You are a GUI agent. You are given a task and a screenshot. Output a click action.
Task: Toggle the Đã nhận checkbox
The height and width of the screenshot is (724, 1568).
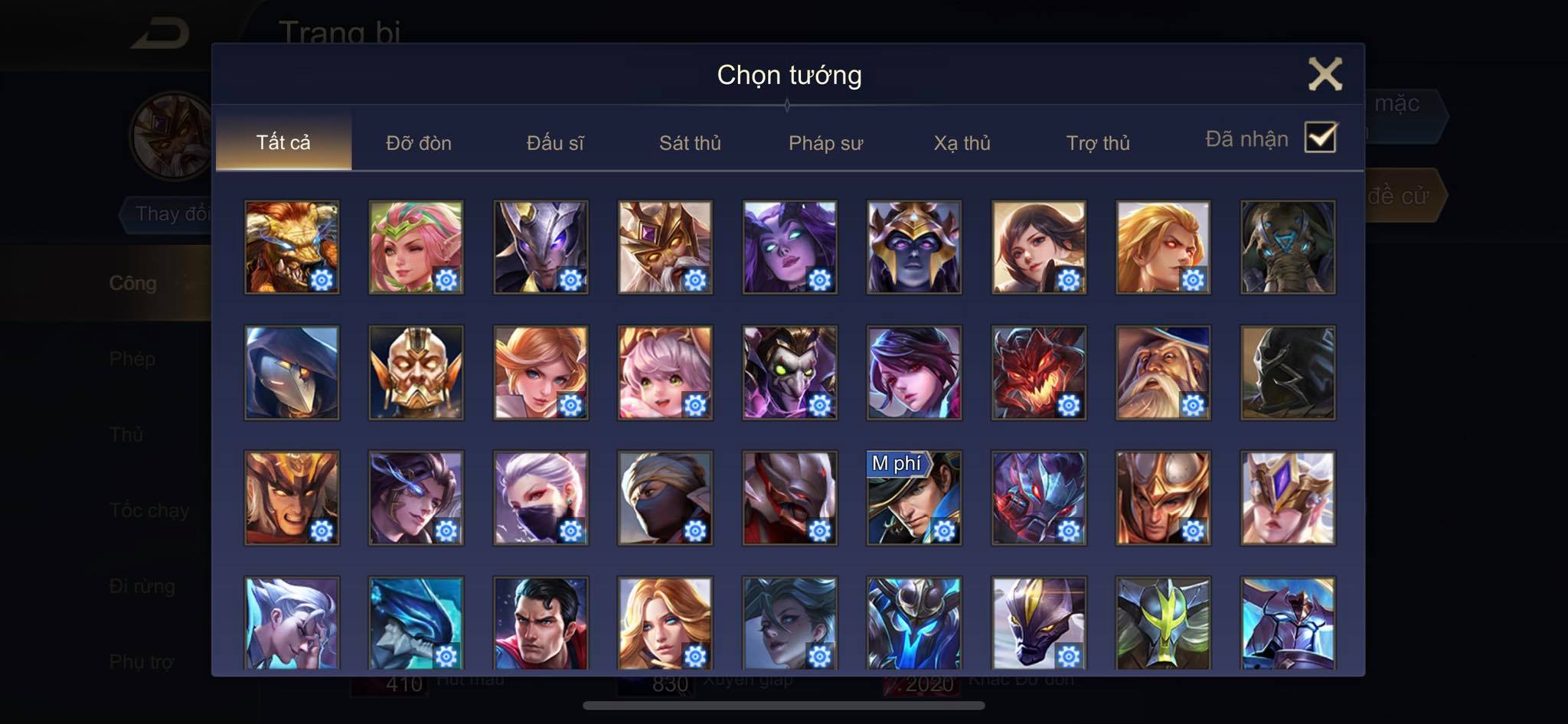click(1320, 138)
